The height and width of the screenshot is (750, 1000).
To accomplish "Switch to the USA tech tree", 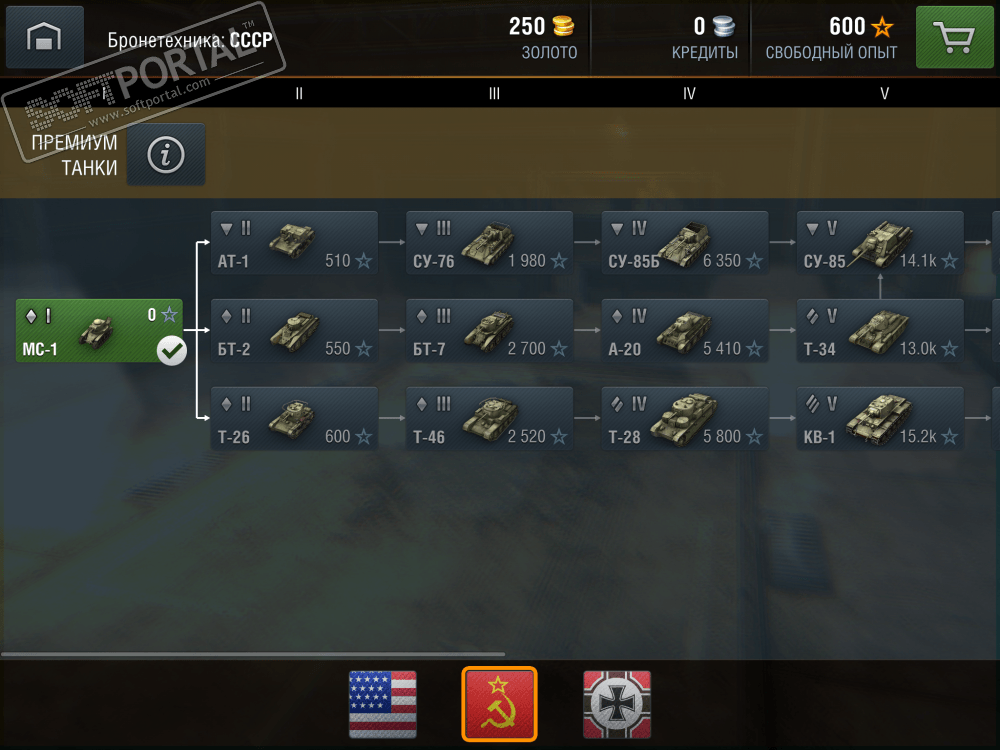I will [382, 704].
